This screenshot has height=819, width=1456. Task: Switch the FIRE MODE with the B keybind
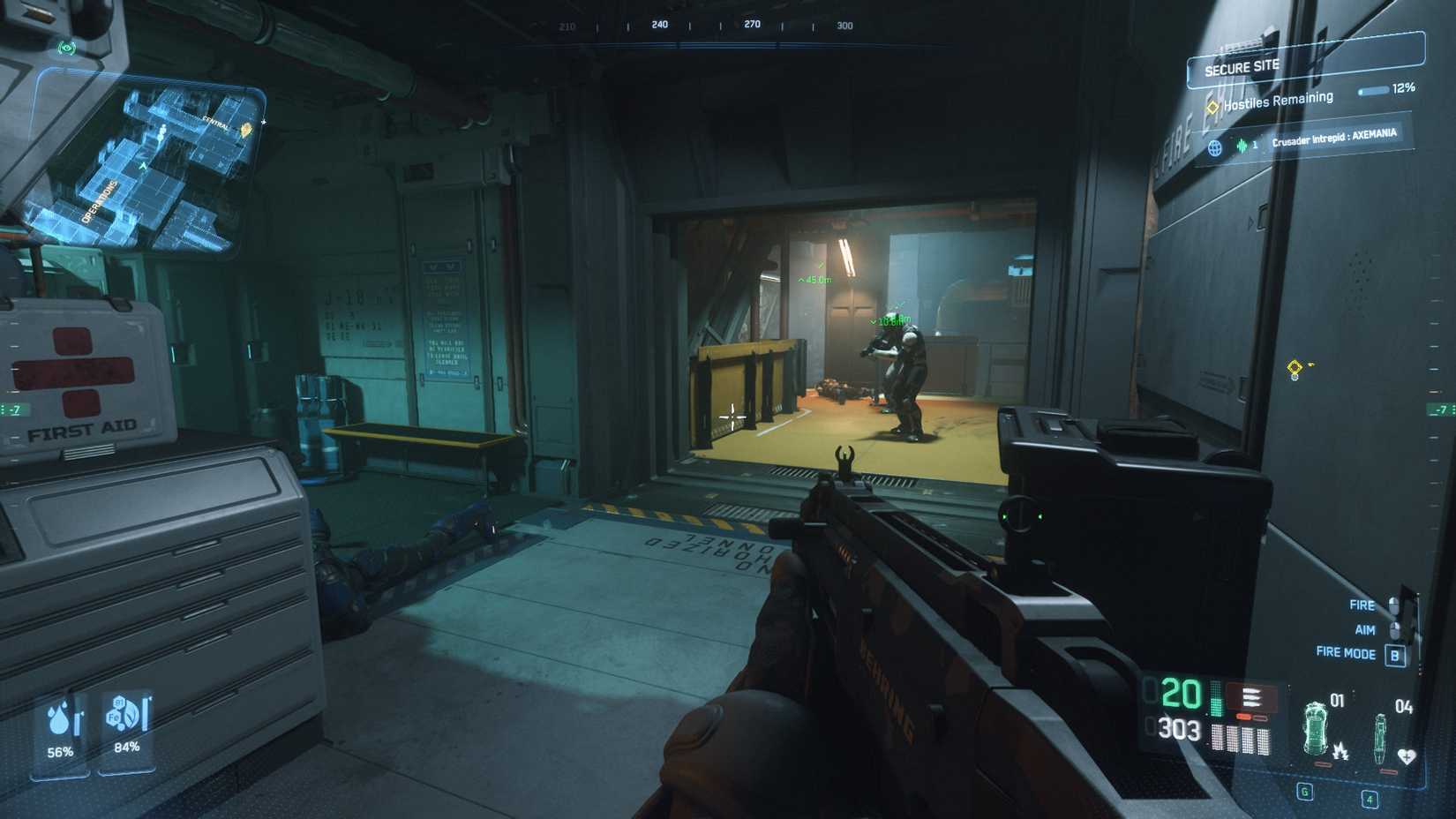(x=1395, y=654)
